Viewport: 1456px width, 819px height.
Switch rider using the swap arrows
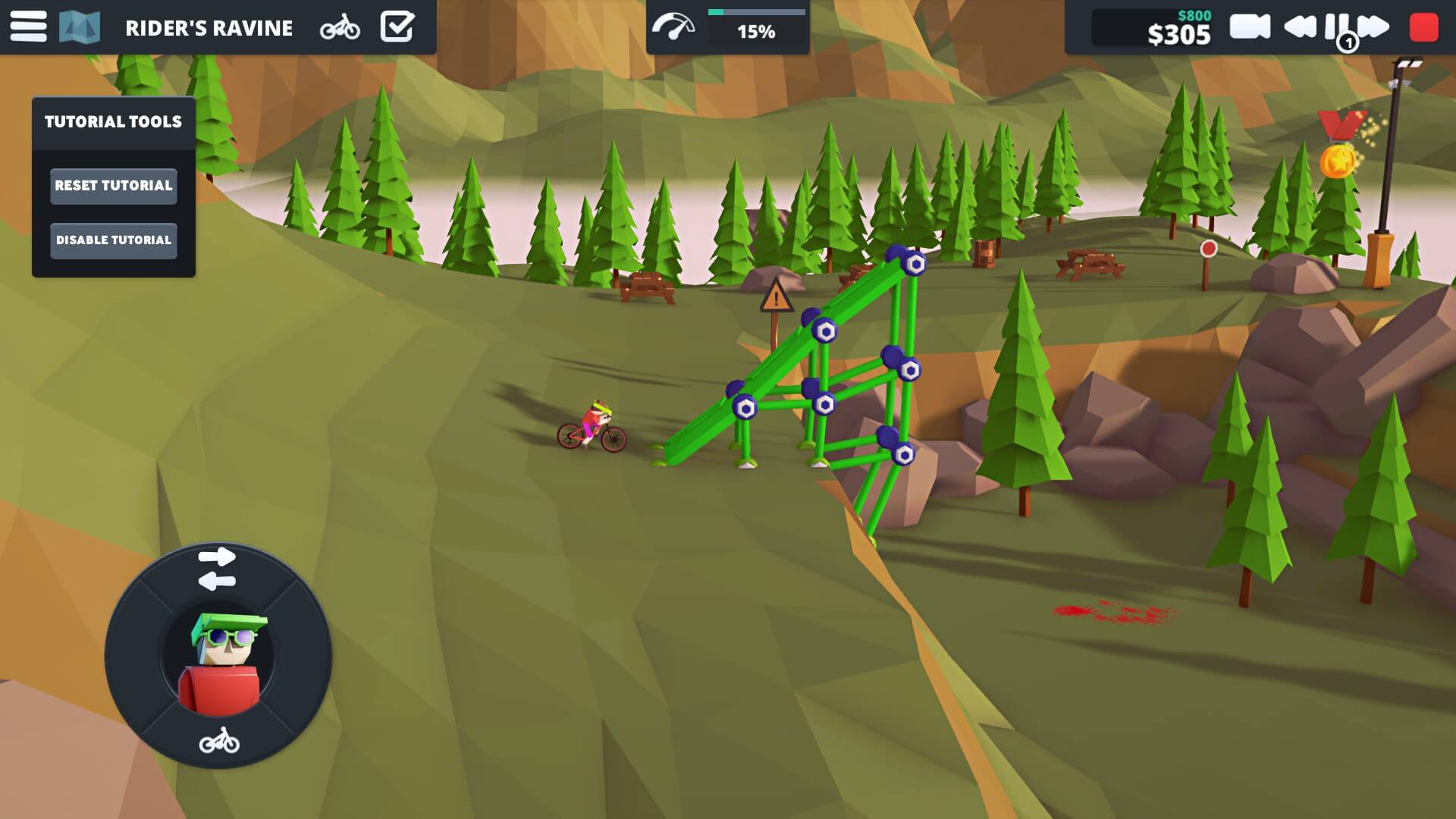pos(217,569)
